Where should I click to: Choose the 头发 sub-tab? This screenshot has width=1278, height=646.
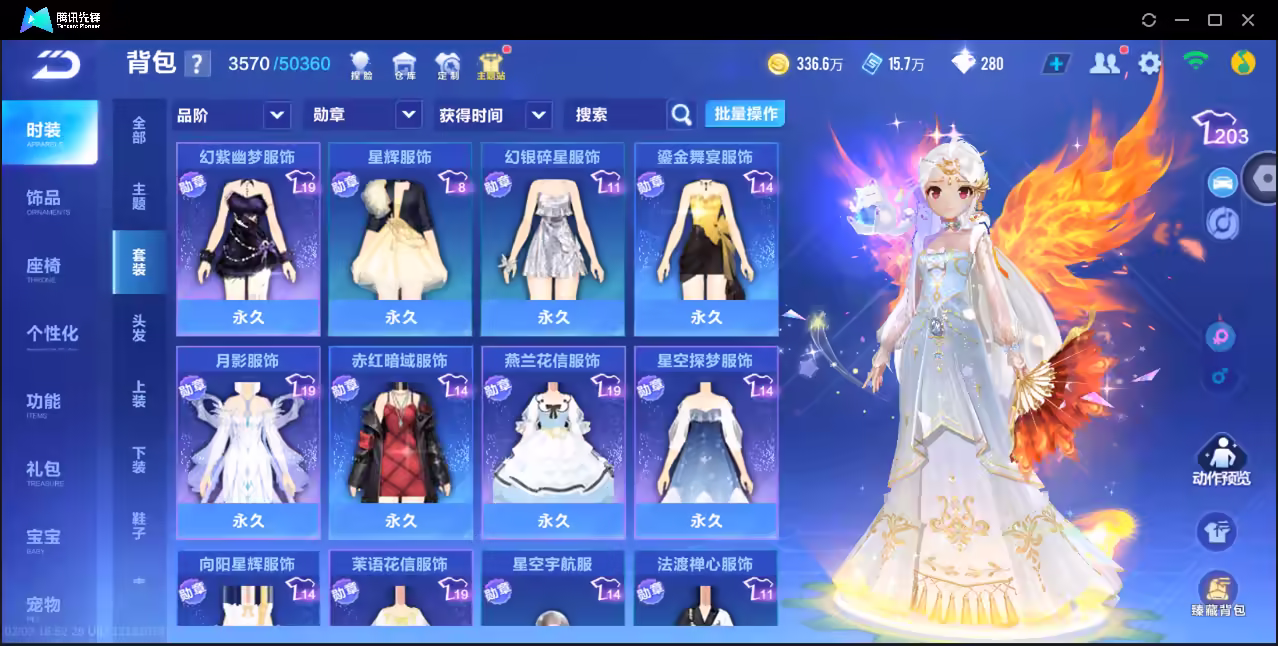[139, 328]
